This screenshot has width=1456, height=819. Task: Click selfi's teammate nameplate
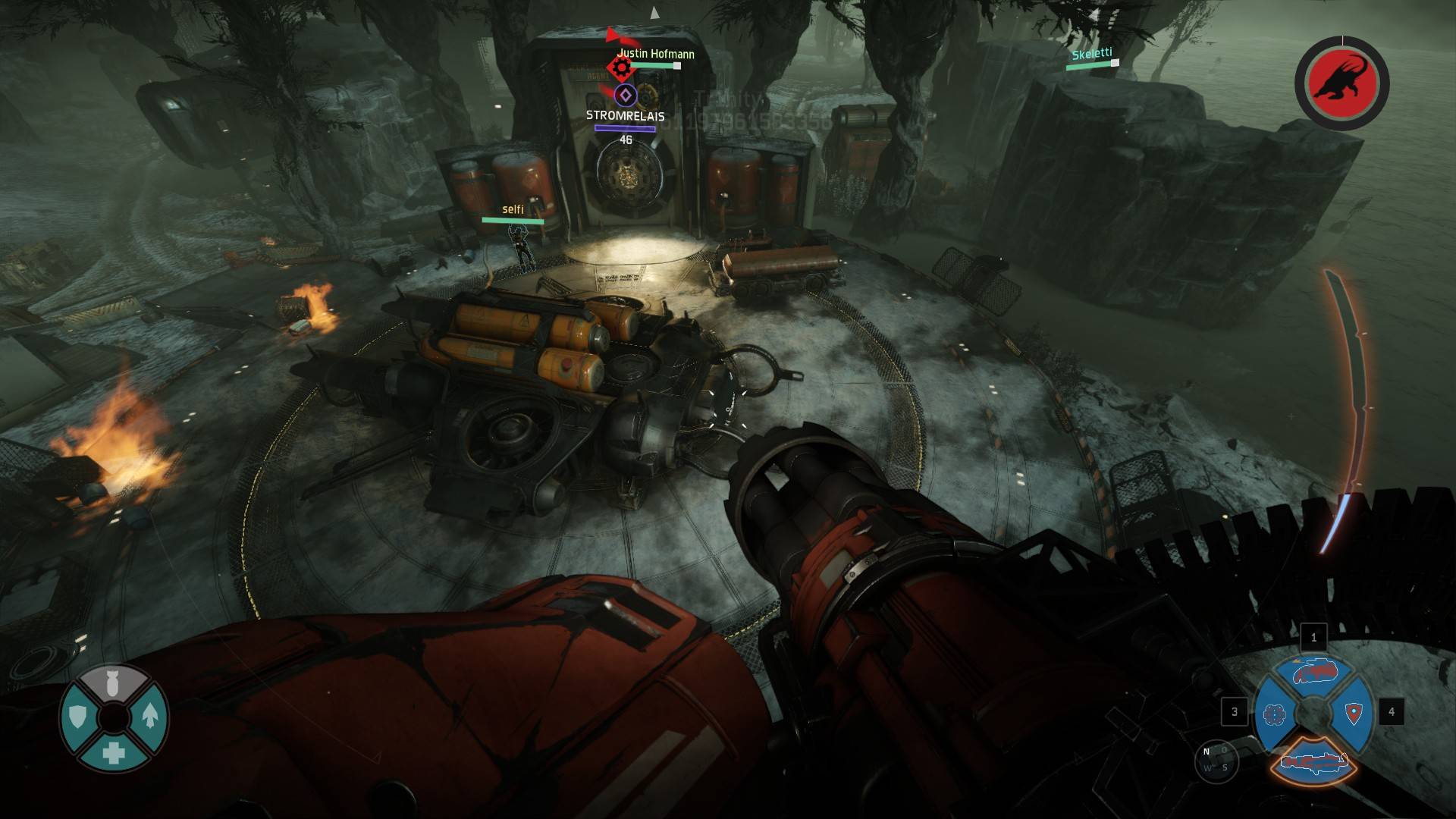tap(513, 210)
